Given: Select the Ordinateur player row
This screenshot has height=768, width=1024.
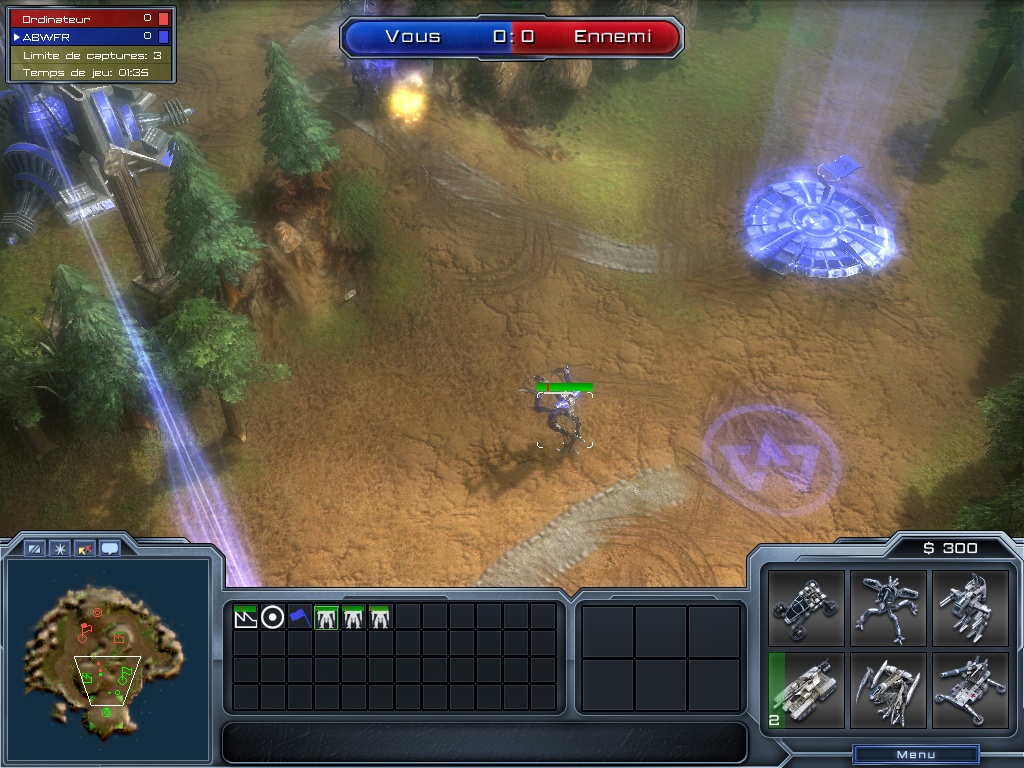Looking at the screenshot, I should coord(90,18).
